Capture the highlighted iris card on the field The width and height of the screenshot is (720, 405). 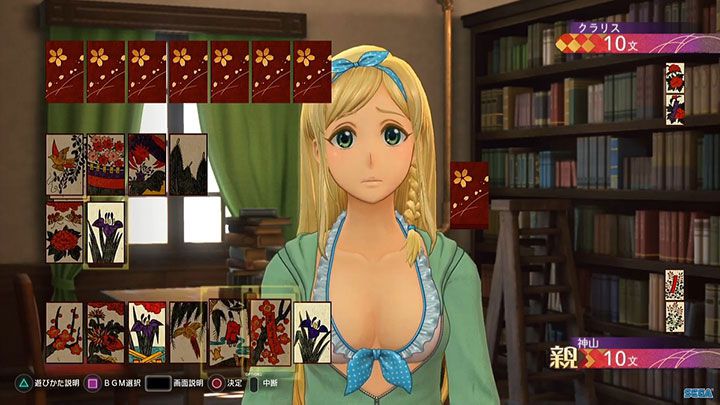click(106, 233)
